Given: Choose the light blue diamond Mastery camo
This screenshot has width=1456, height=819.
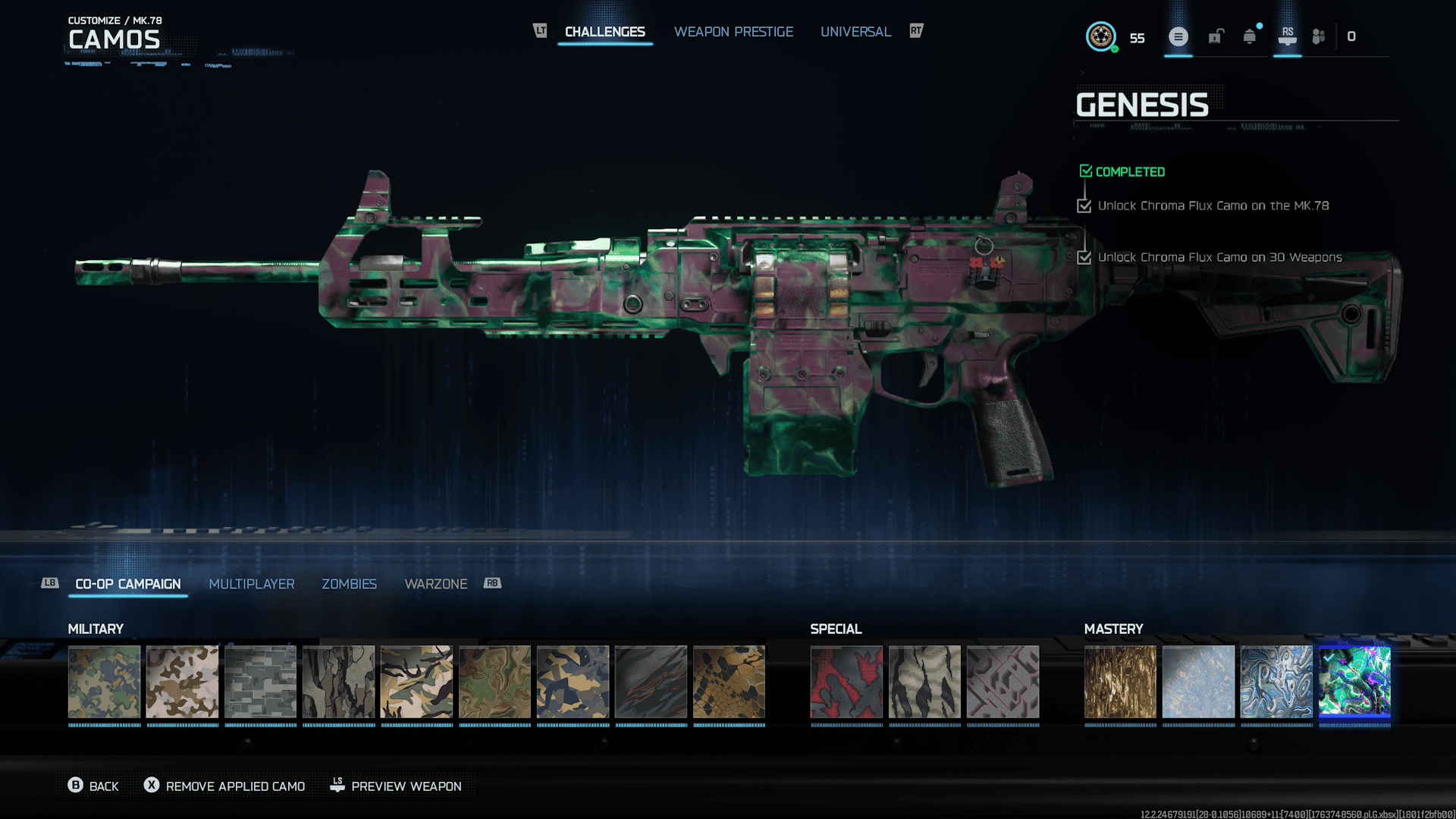Looking at the screenshot, I should [1197, 681].
